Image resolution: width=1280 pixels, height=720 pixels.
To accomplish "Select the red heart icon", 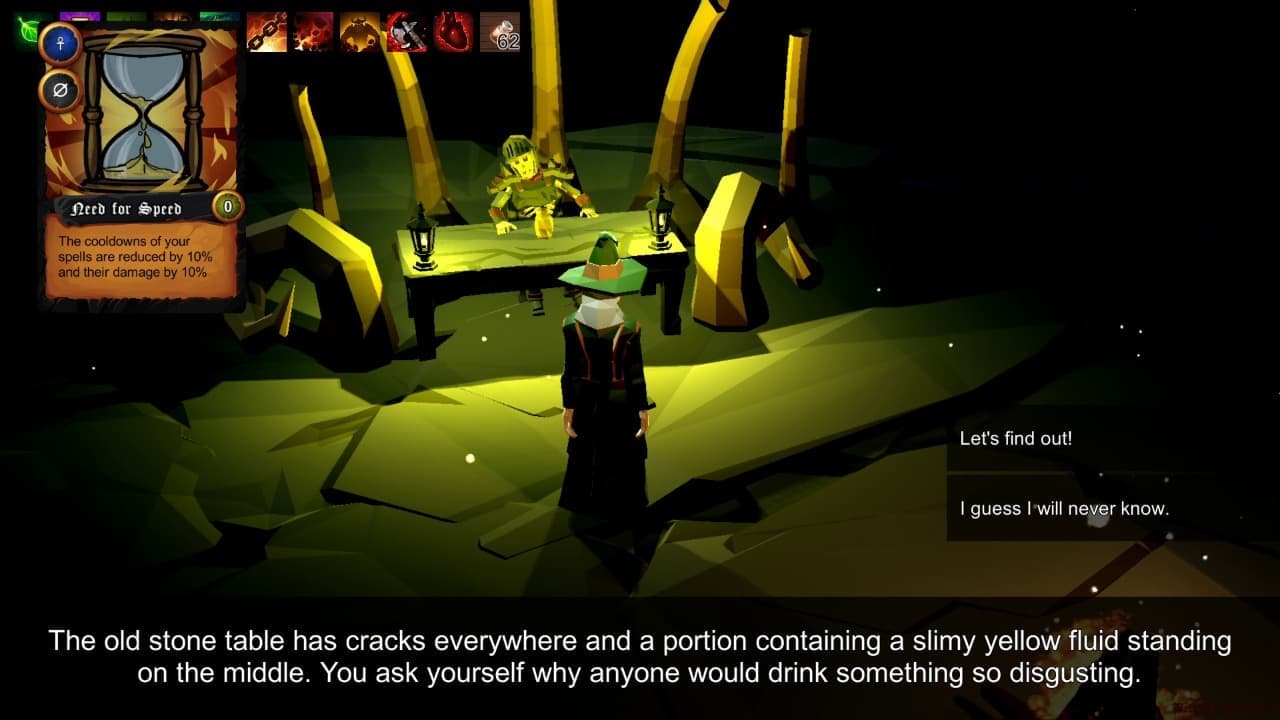I will tap(453, 32).
